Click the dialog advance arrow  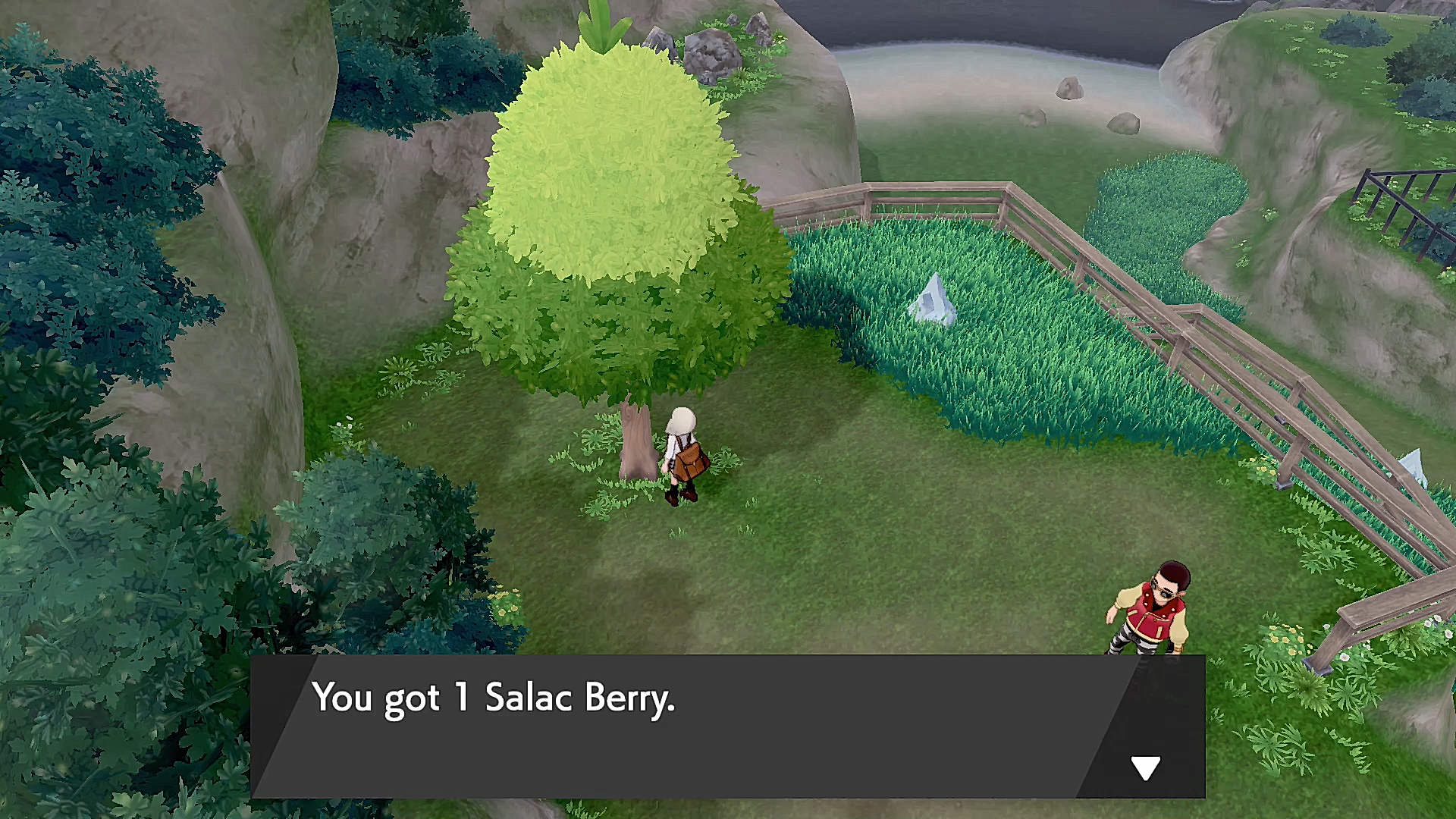[x=1147, y=766]
